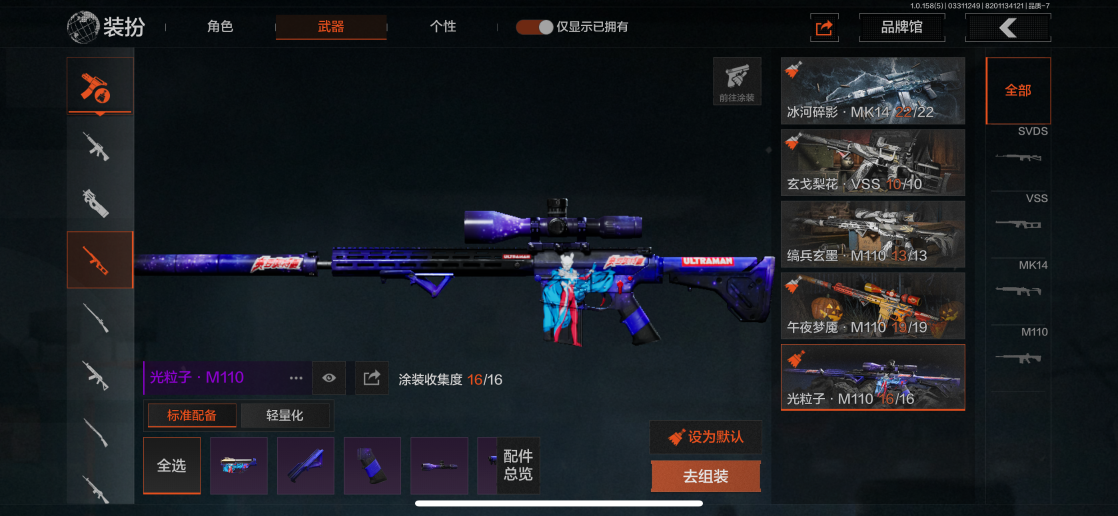Filter skins by SVDS
This screenshot has height=516, width=1118.
point(1018,147)
